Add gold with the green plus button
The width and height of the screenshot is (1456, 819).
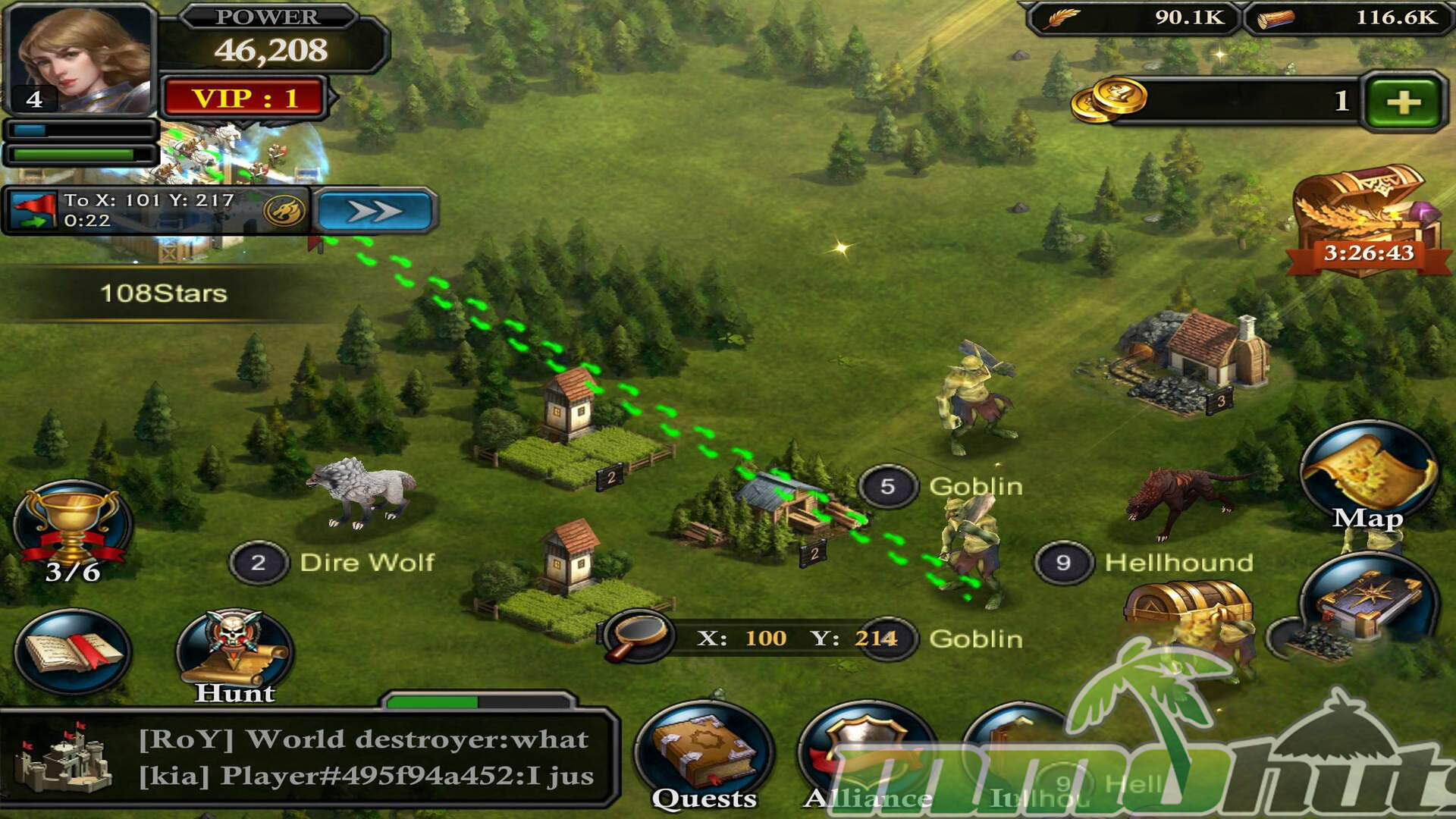[x=1403, y=102]
